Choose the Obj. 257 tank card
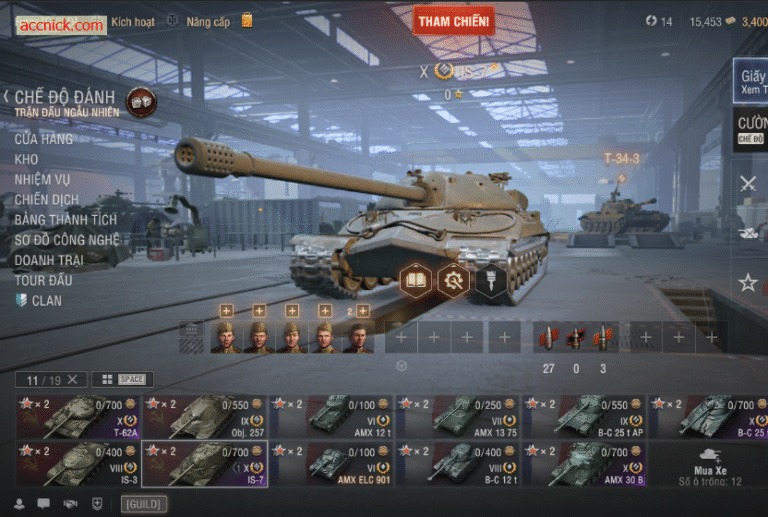 click(x=204, y=417)
